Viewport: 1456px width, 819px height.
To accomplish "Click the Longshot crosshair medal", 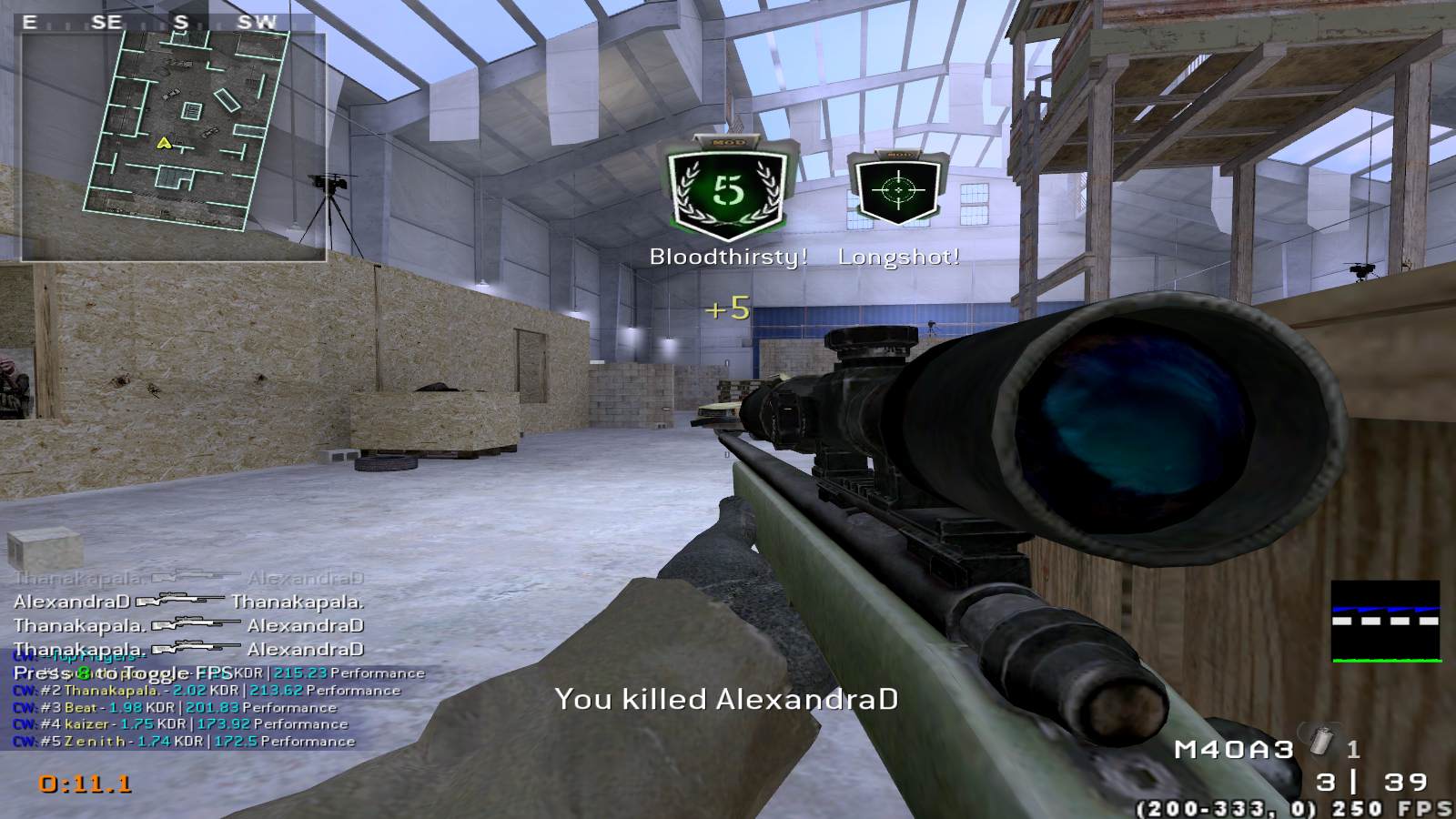I will coord(897,189).
